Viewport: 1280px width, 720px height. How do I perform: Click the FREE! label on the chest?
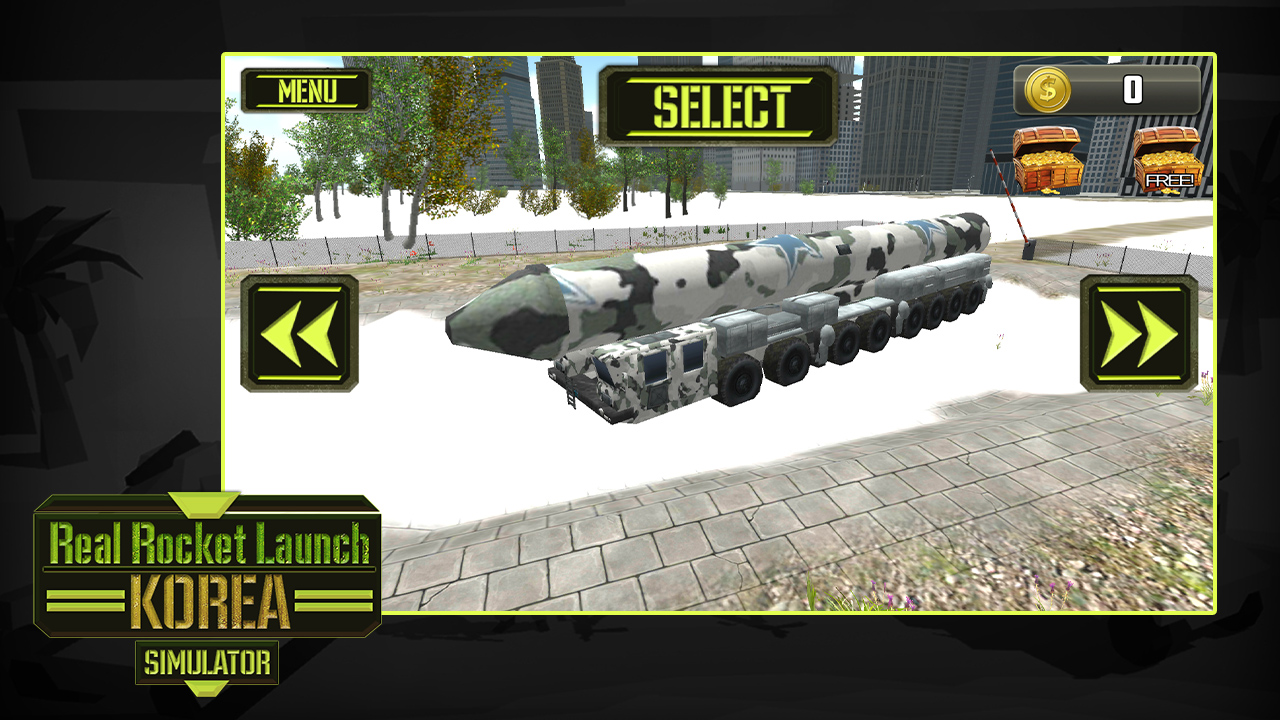[x=1169, y=178]
